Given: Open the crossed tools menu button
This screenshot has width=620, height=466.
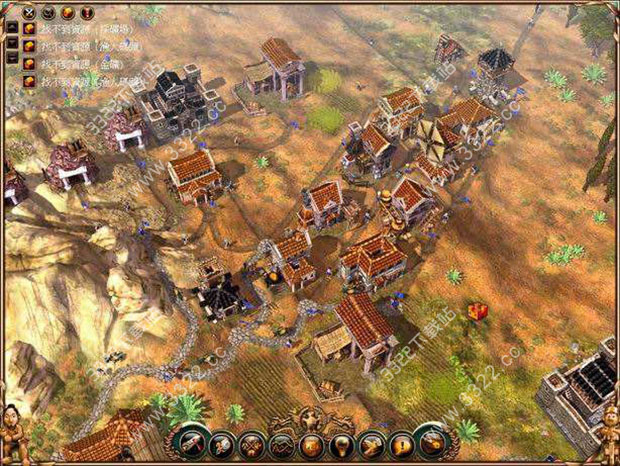Looking at the screenshot, I should (x=252, y=444).
